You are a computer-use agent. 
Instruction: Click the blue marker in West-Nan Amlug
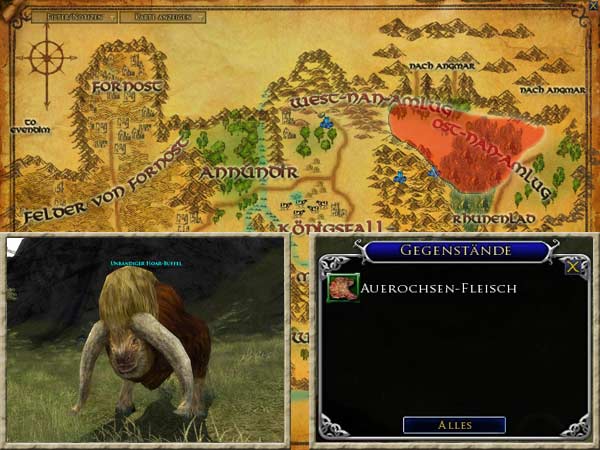325,121
